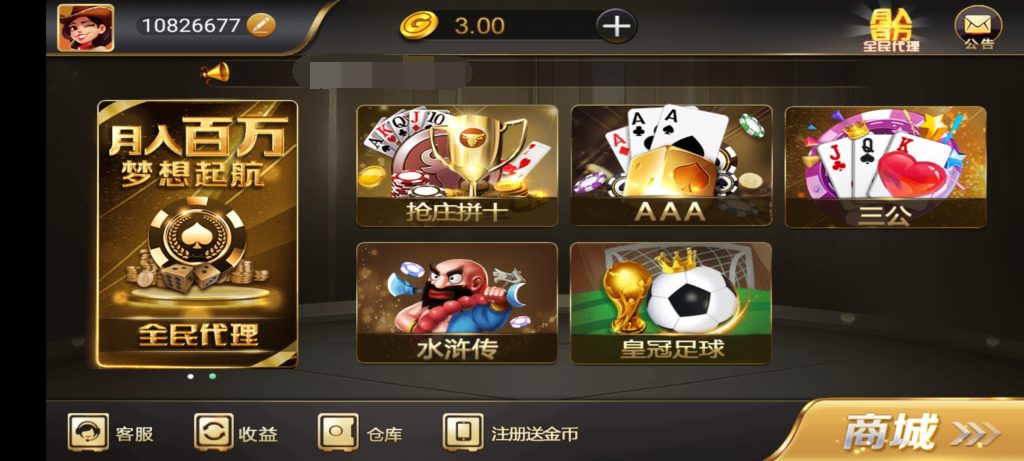
Task: Tap 注册送金币 register bonus
Action: tap(511, 433)
